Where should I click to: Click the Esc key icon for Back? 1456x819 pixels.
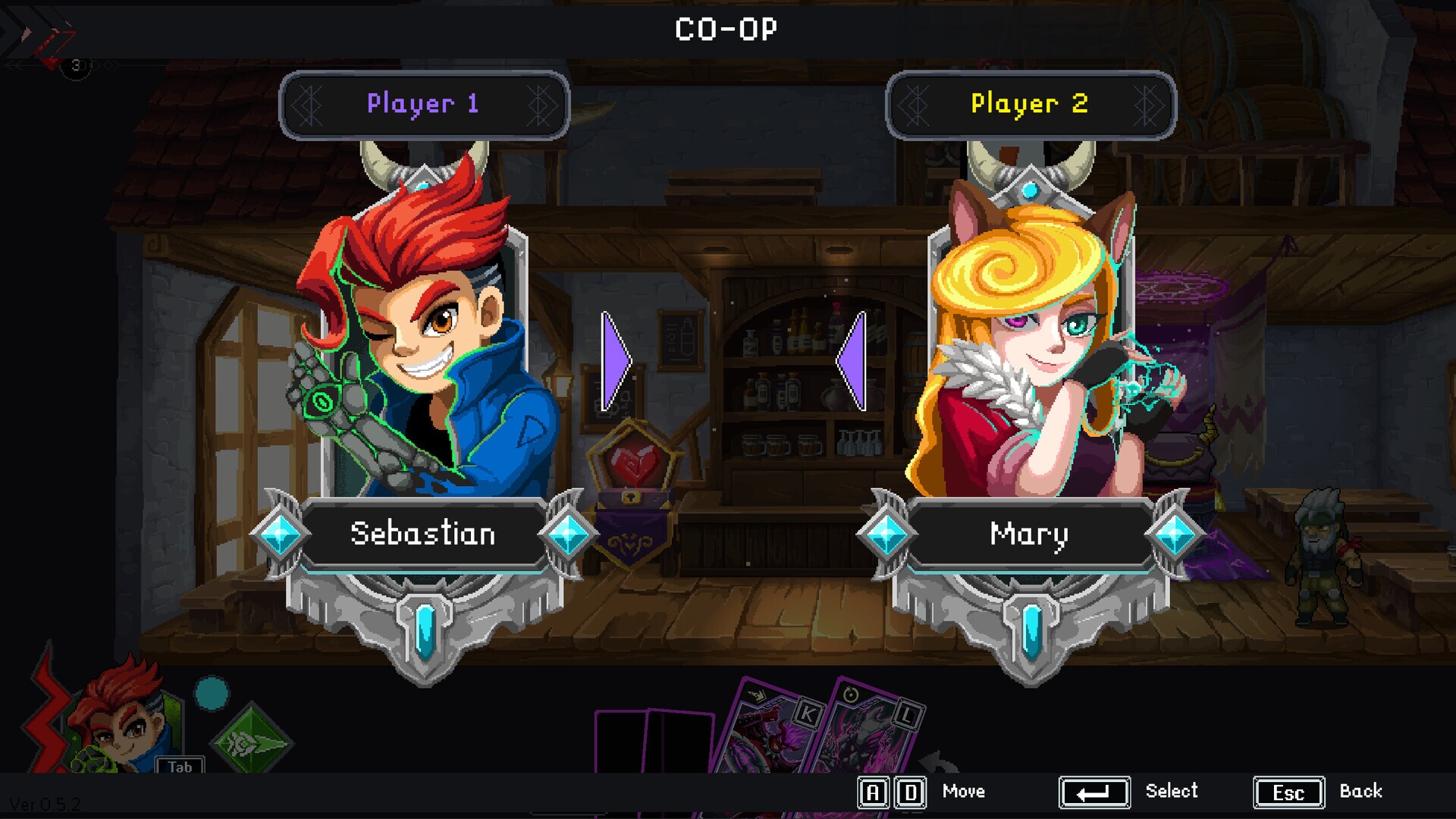1288,792
